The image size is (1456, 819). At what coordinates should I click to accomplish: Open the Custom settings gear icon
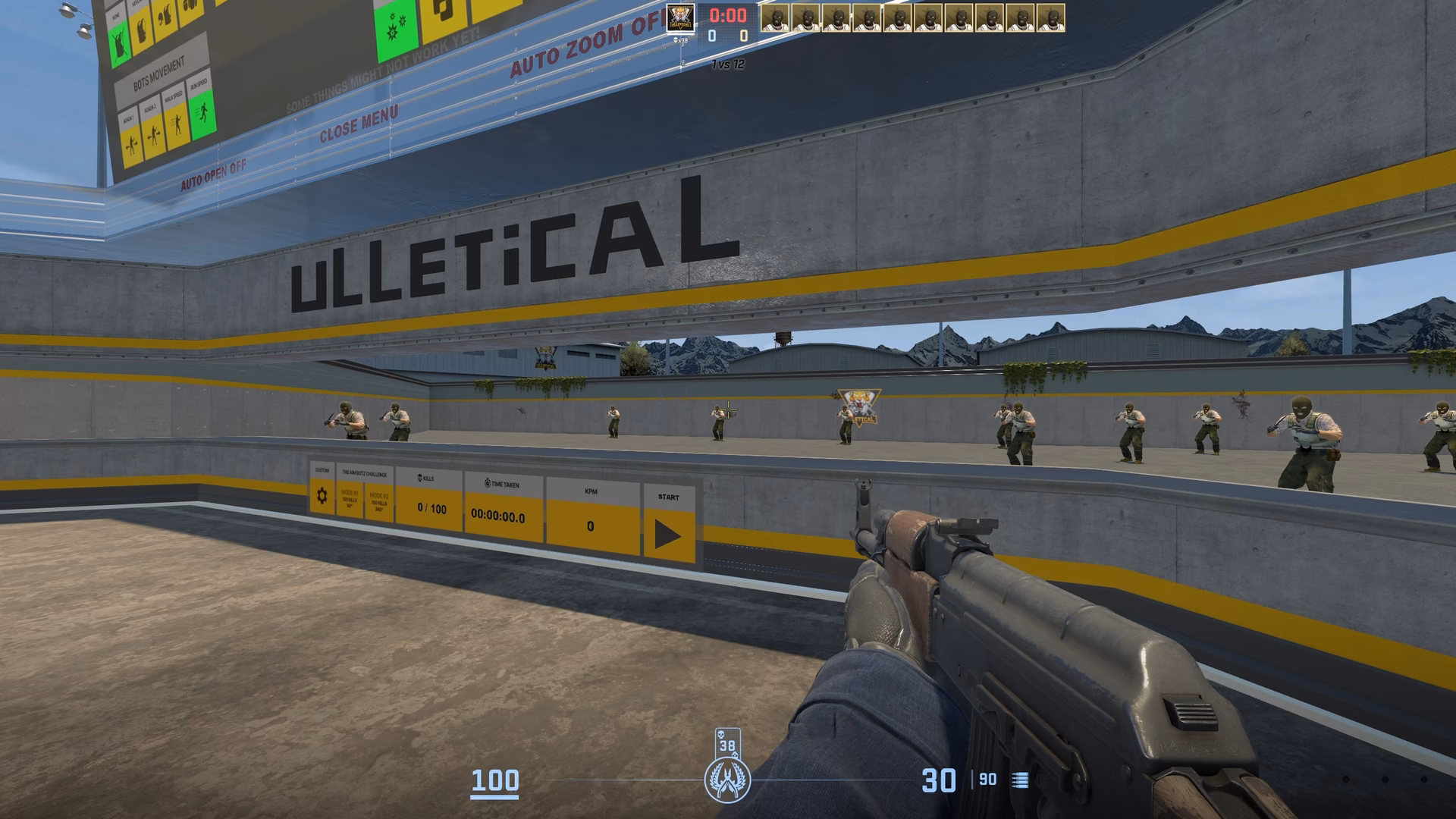tap(322, 494)
